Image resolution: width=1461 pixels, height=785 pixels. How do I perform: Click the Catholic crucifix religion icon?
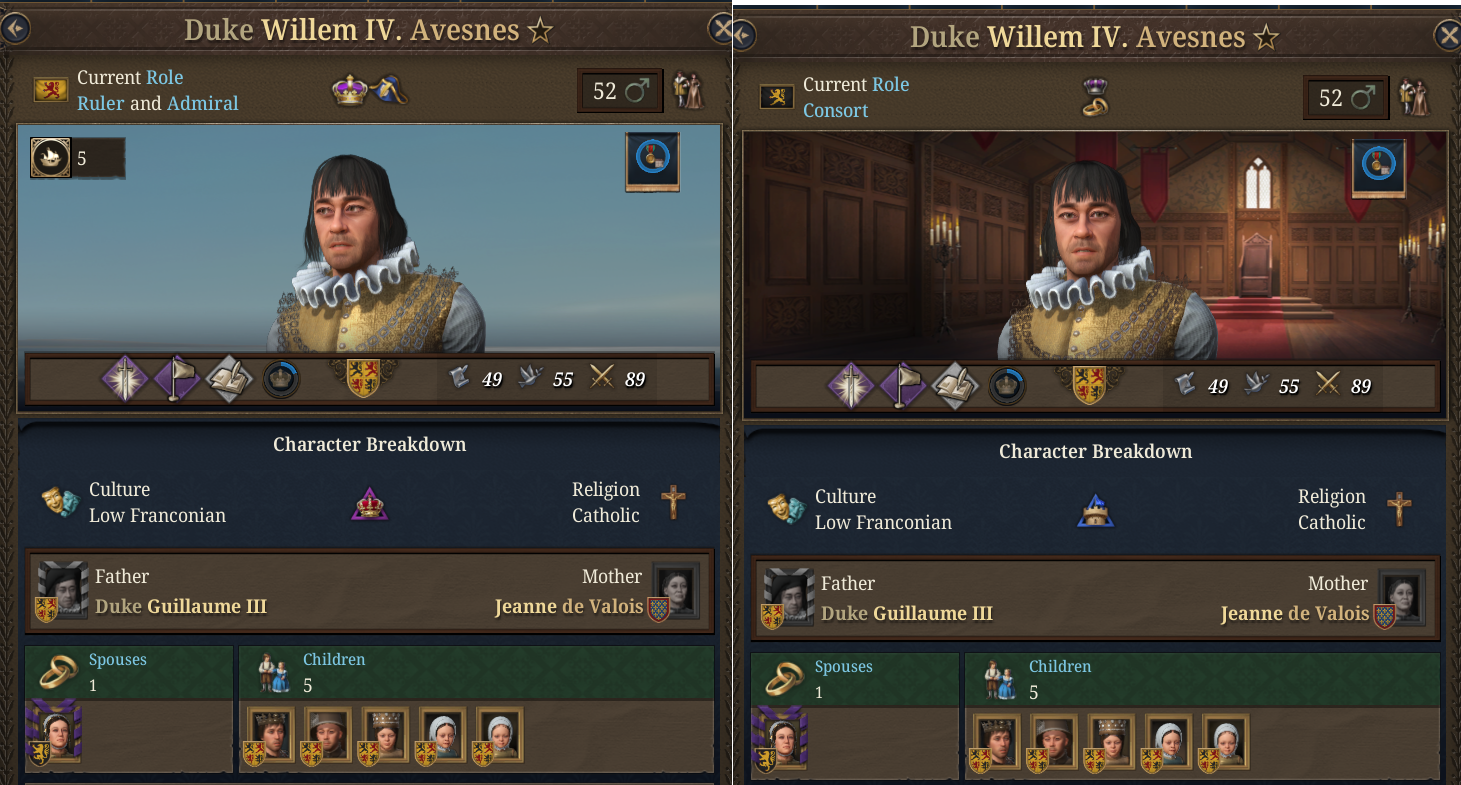pyautogui.click(x=675, y=501)
